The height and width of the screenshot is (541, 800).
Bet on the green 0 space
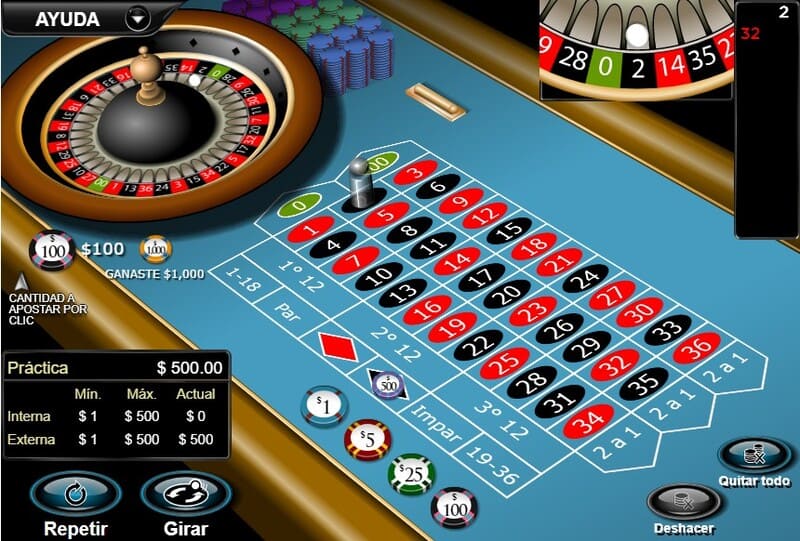pyautogui.click(x=294, y=208)
